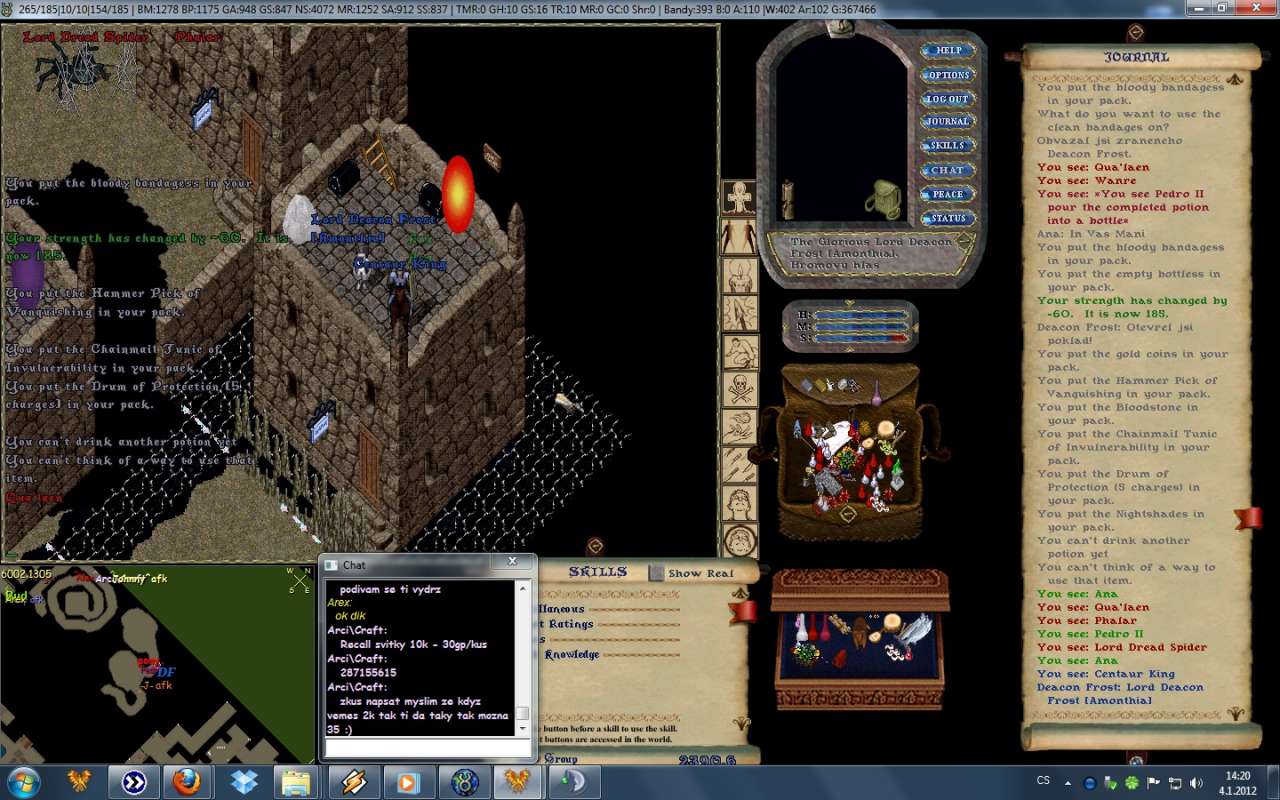Tick the Show Real checkbox in Skills

click(656, 573)
